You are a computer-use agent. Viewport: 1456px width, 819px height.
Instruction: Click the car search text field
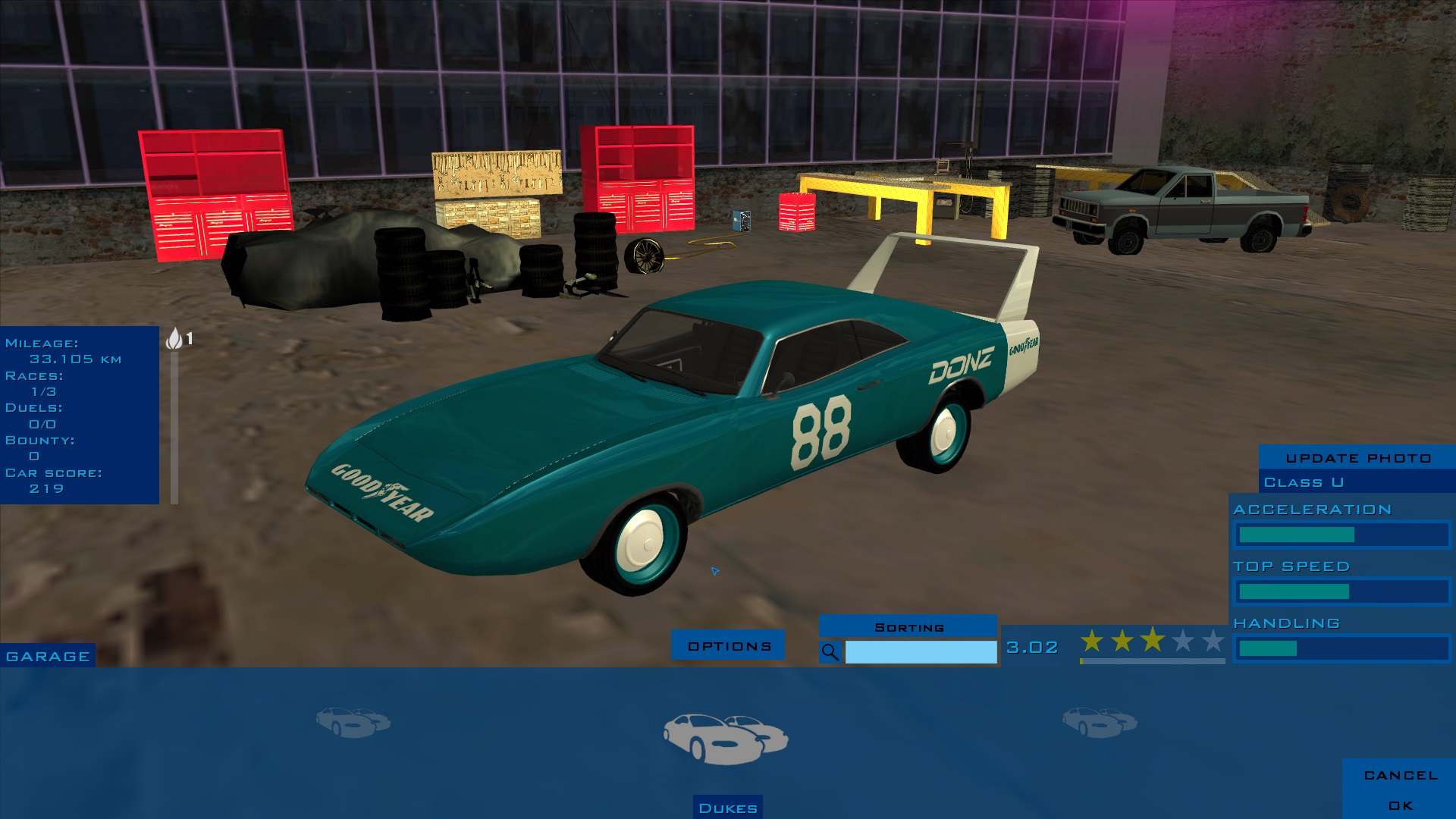point(921,652)
